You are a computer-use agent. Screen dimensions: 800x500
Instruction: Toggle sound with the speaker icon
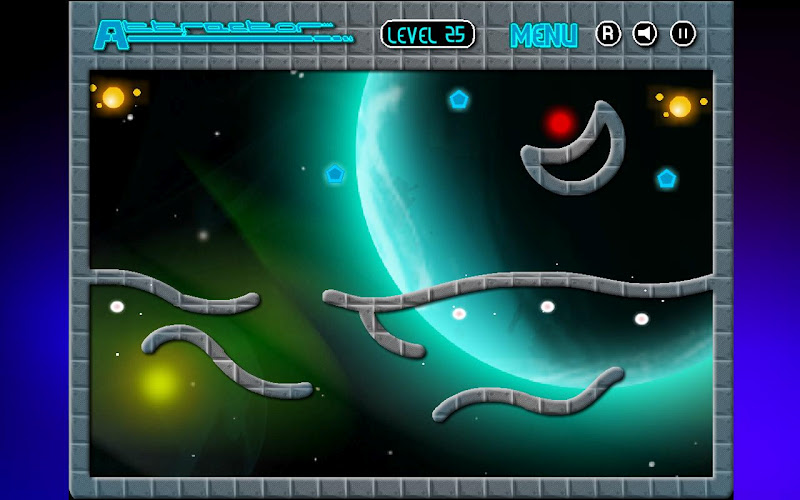(x=645, y=34)
